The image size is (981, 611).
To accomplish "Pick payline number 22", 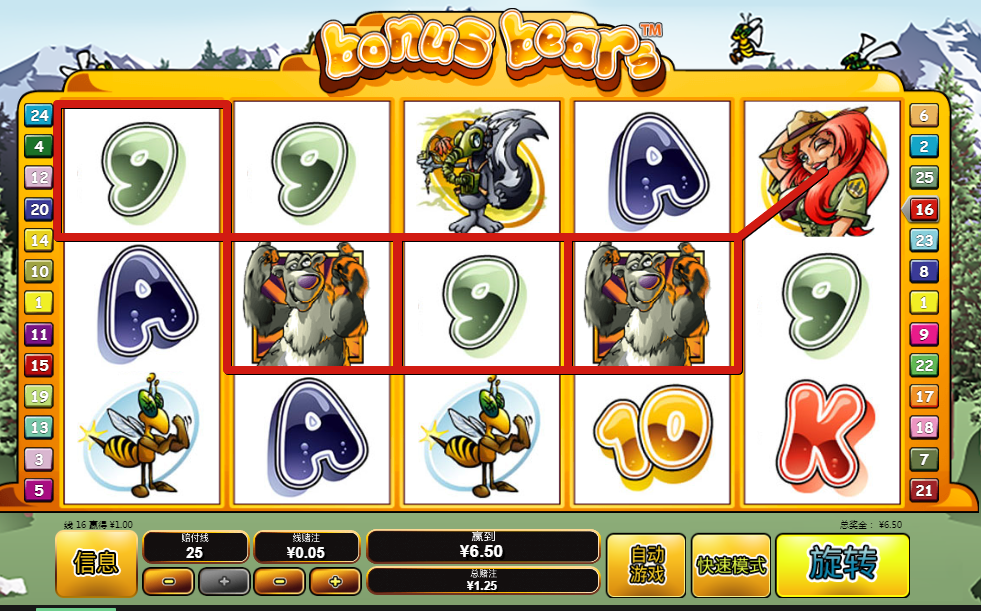I will click(923, 365).
